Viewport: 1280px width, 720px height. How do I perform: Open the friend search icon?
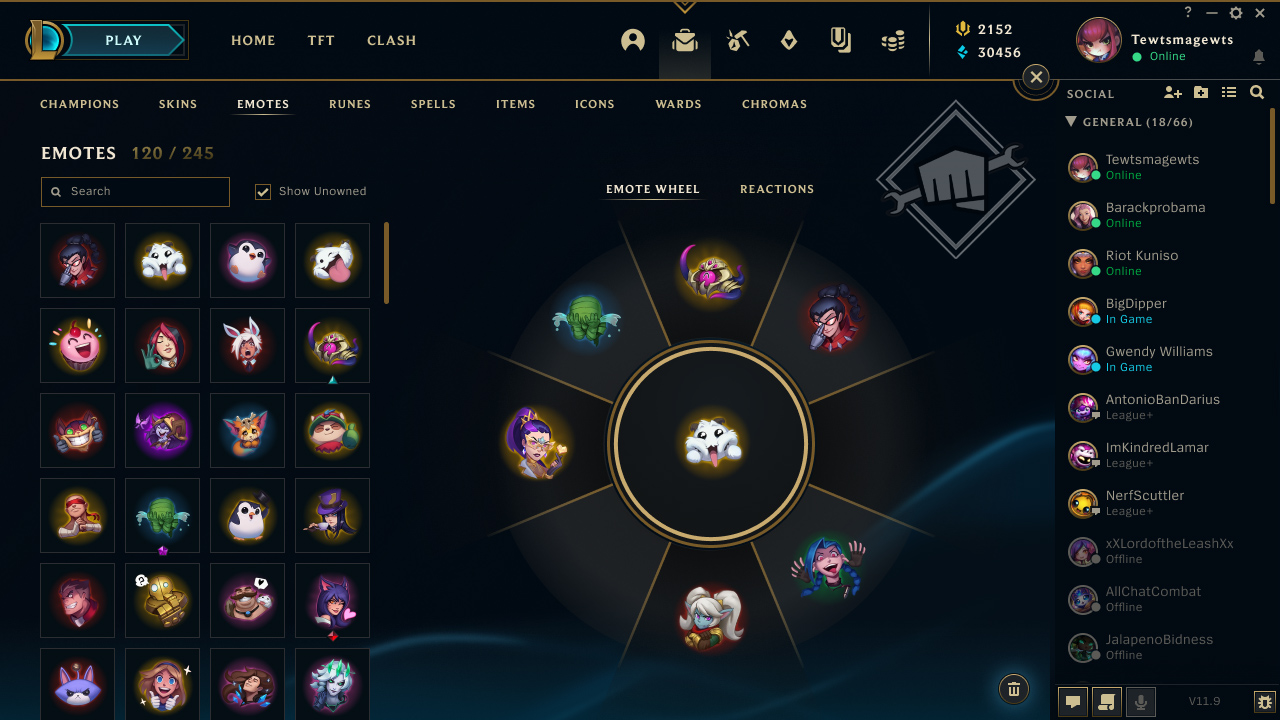(1256, 93)
